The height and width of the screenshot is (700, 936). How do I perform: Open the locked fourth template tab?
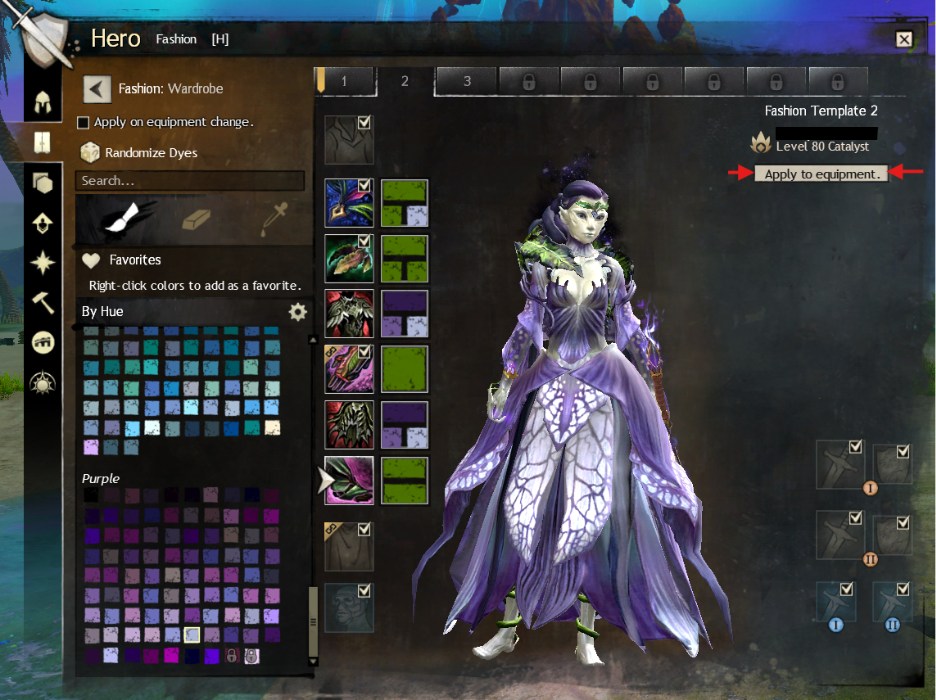point(528,82)
